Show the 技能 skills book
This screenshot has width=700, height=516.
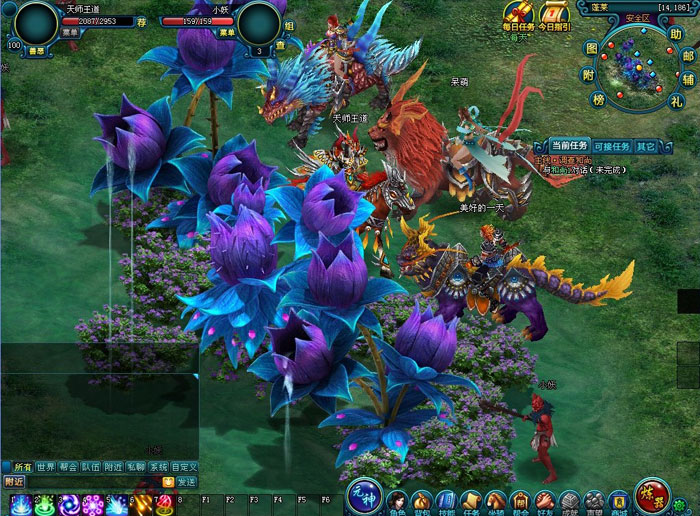click(446, 501)
